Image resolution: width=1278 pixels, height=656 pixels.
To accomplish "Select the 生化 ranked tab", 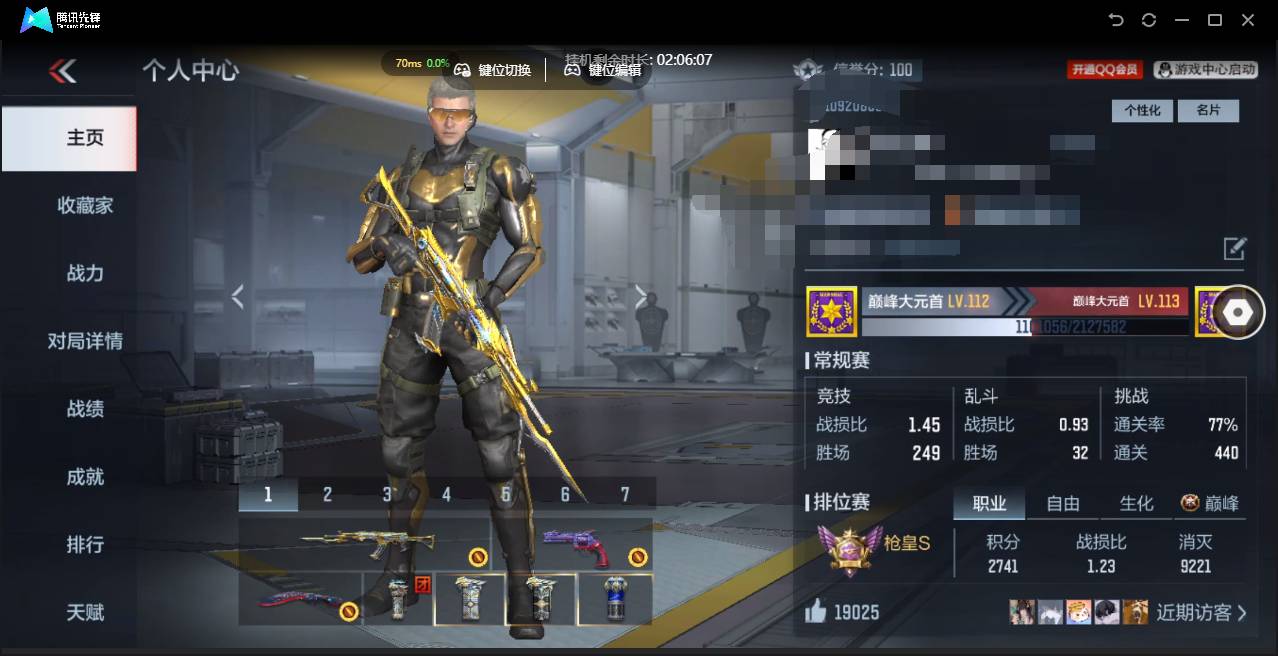I will pyautogui.click(x=1136, y=504).
